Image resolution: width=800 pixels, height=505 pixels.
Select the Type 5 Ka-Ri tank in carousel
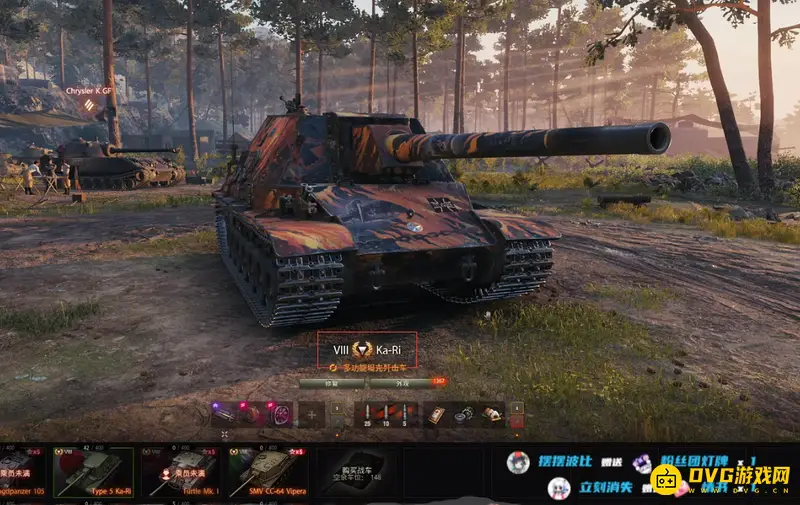pos(93,472)
